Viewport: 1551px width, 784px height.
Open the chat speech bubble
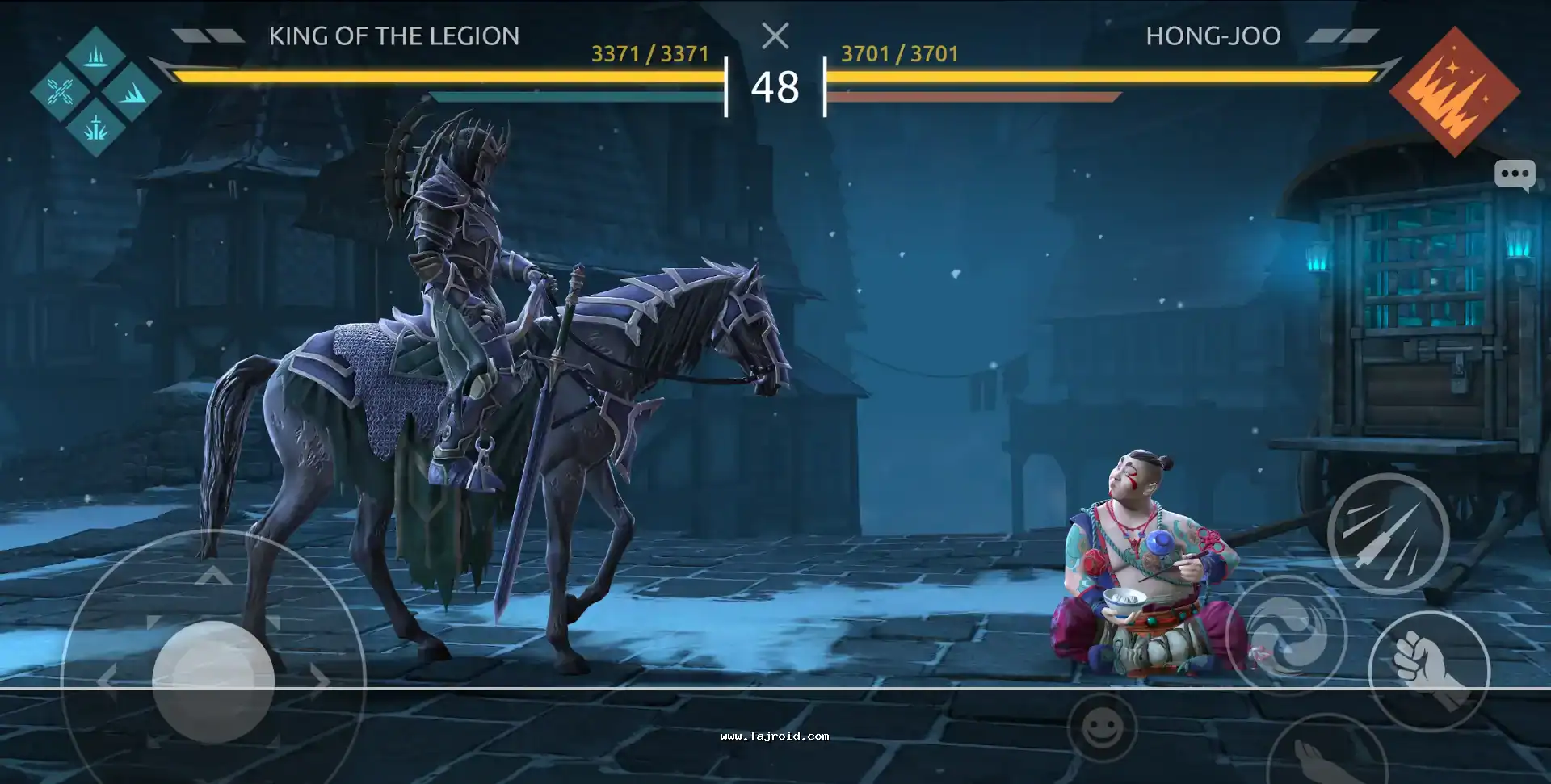[x=1514, y=174]
